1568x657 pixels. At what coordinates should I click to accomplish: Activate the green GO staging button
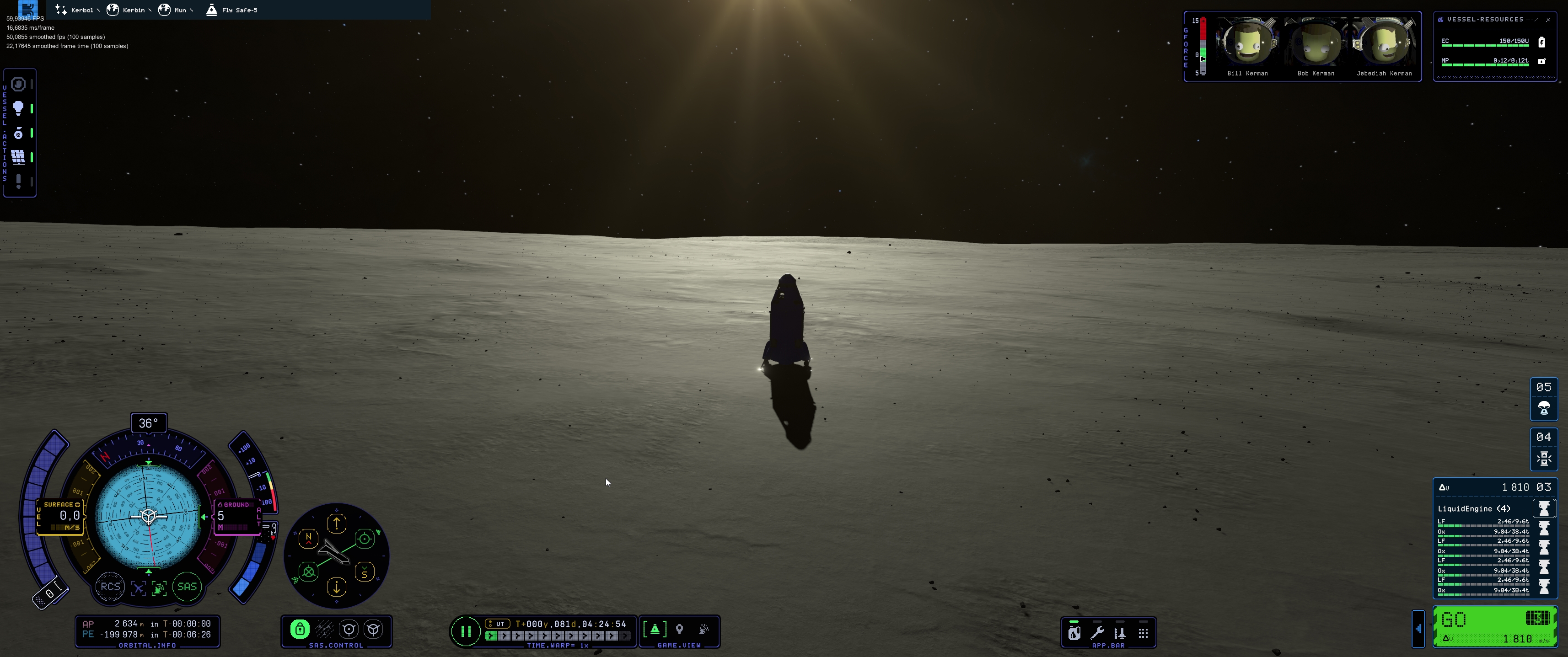point(1494,625)
